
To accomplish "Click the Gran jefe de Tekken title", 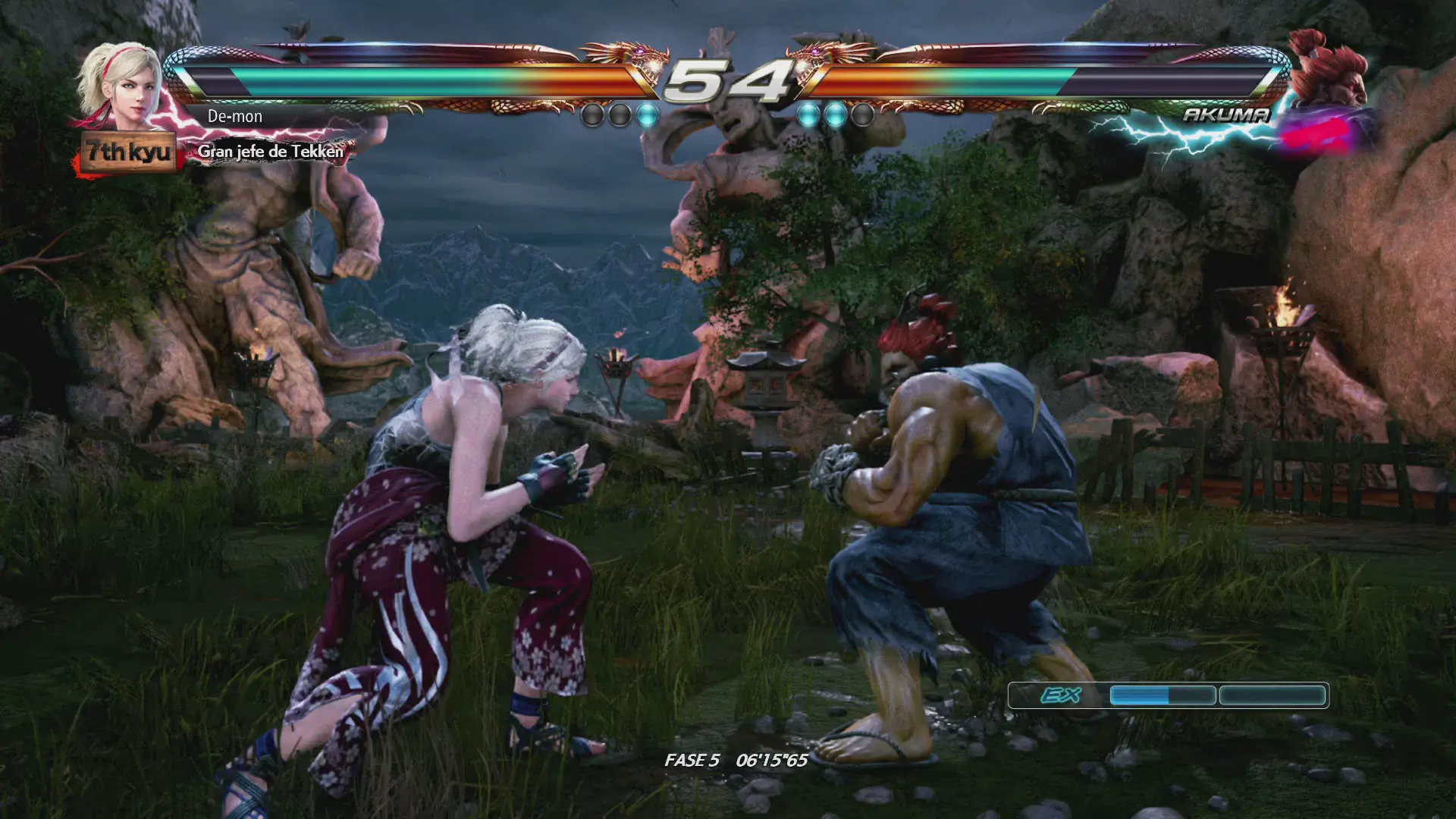I will pyautogui.click(x=271, y=152).
